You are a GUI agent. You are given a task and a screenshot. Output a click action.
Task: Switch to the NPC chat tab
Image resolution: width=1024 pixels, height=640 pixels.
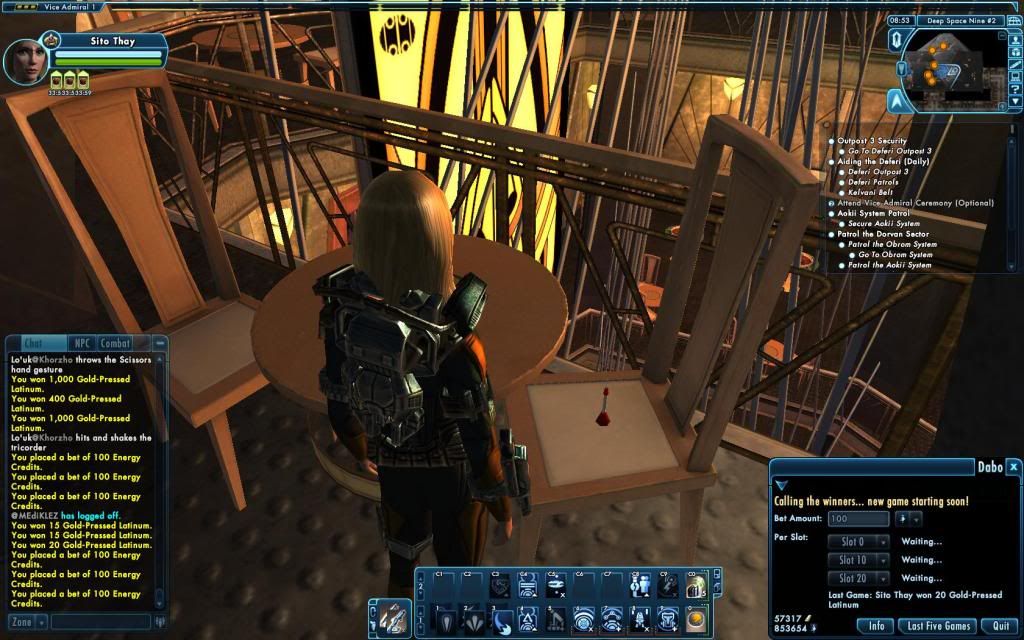[x=82, y=344]
